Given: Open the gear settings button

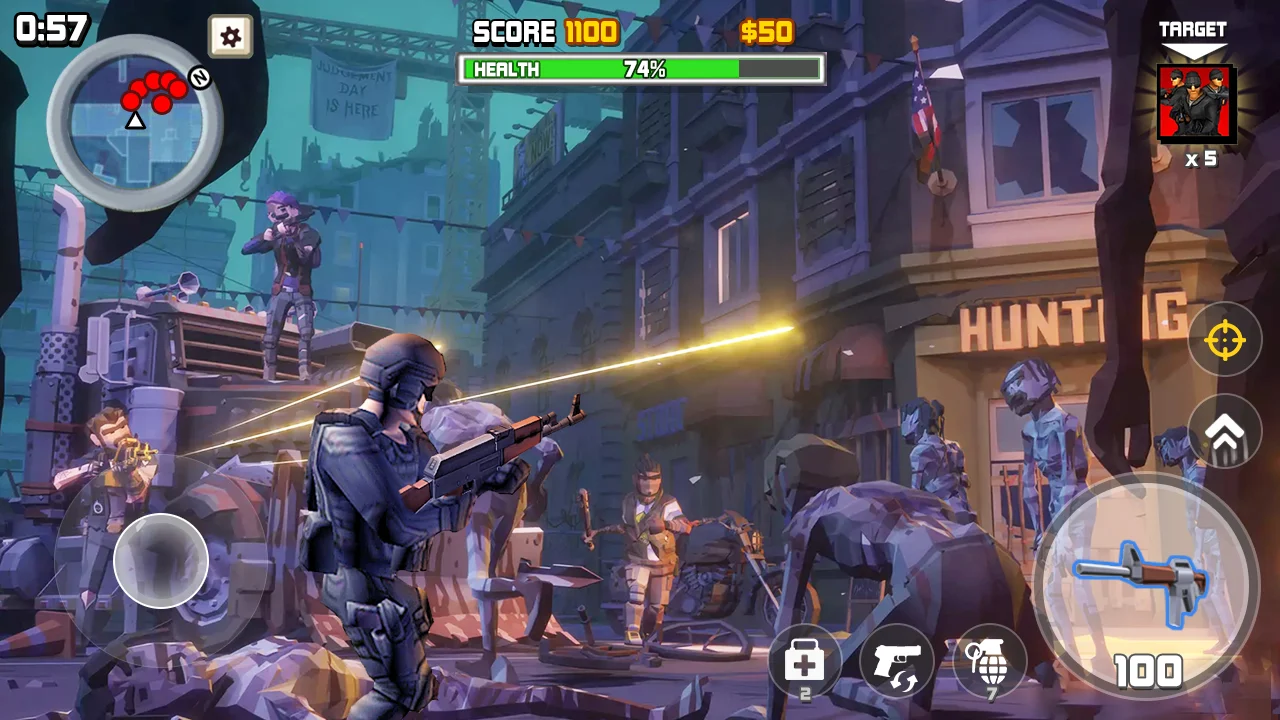Looking at the screenshot, I should coord(230,37).
